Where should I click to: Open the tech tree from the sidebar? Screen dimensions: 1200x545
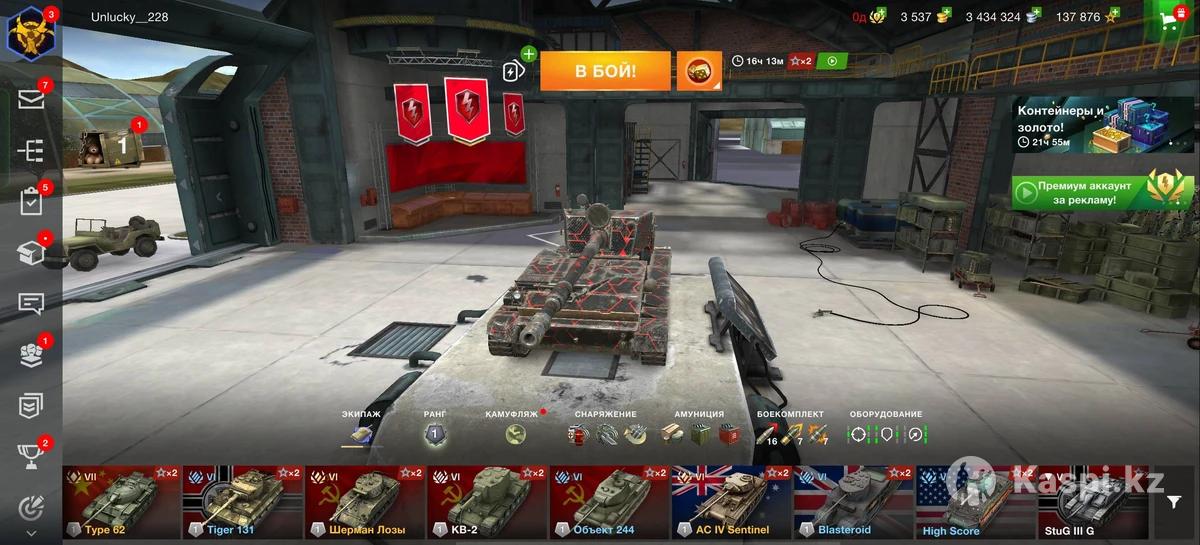click(30, 150)
